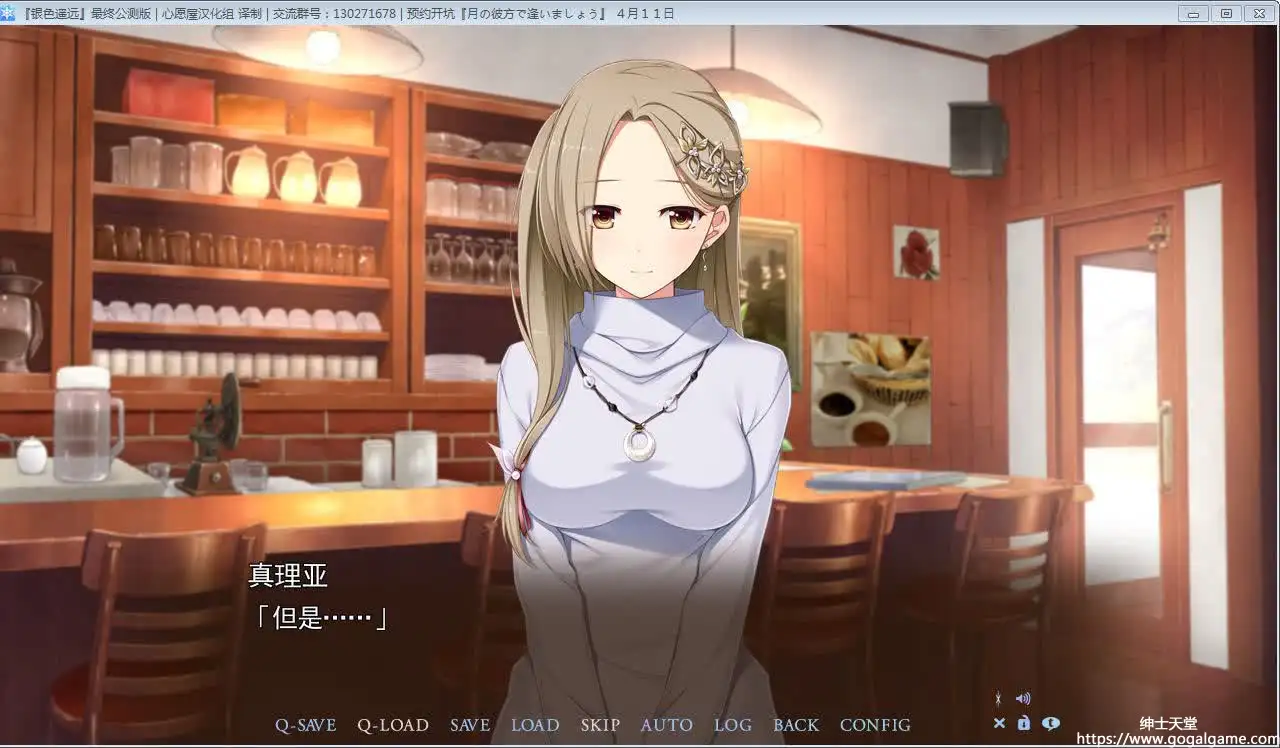Open the LOG history
The height and width of the screenshot is (748, 1280).
[733, 725]
